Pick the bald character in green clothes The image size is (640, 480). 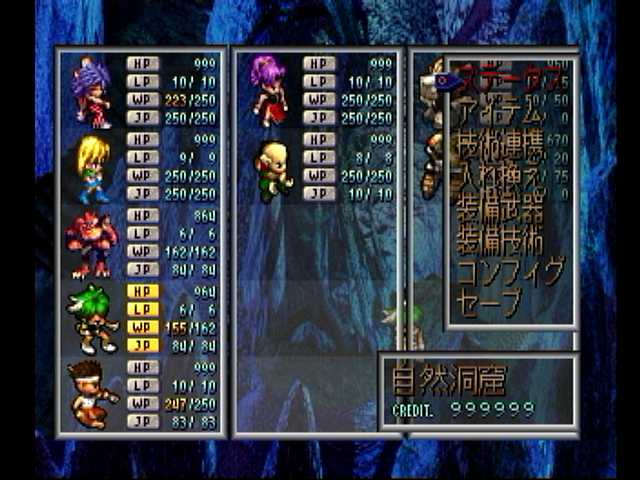271,168
